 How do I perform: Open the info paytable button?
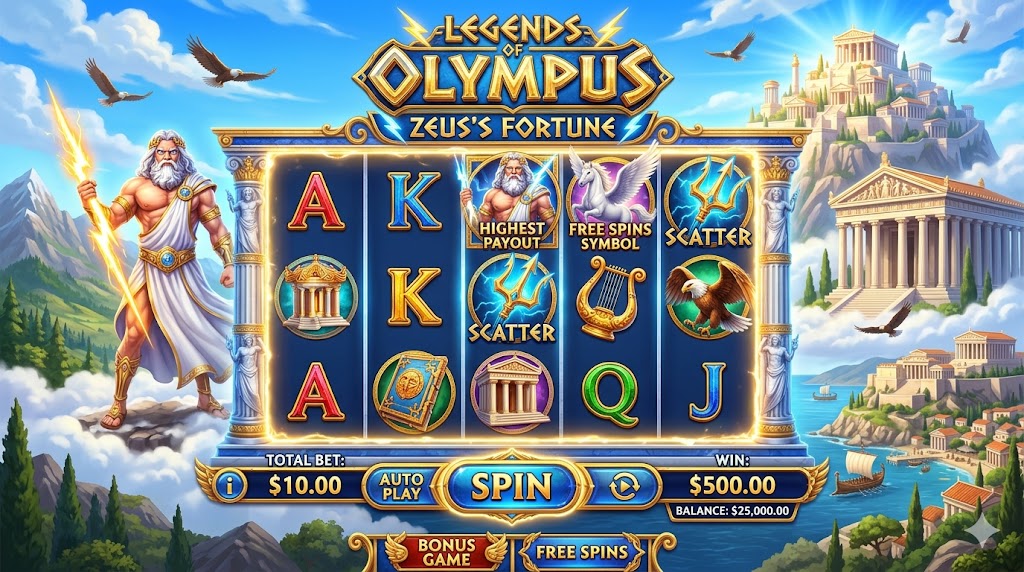coord(231,487)
